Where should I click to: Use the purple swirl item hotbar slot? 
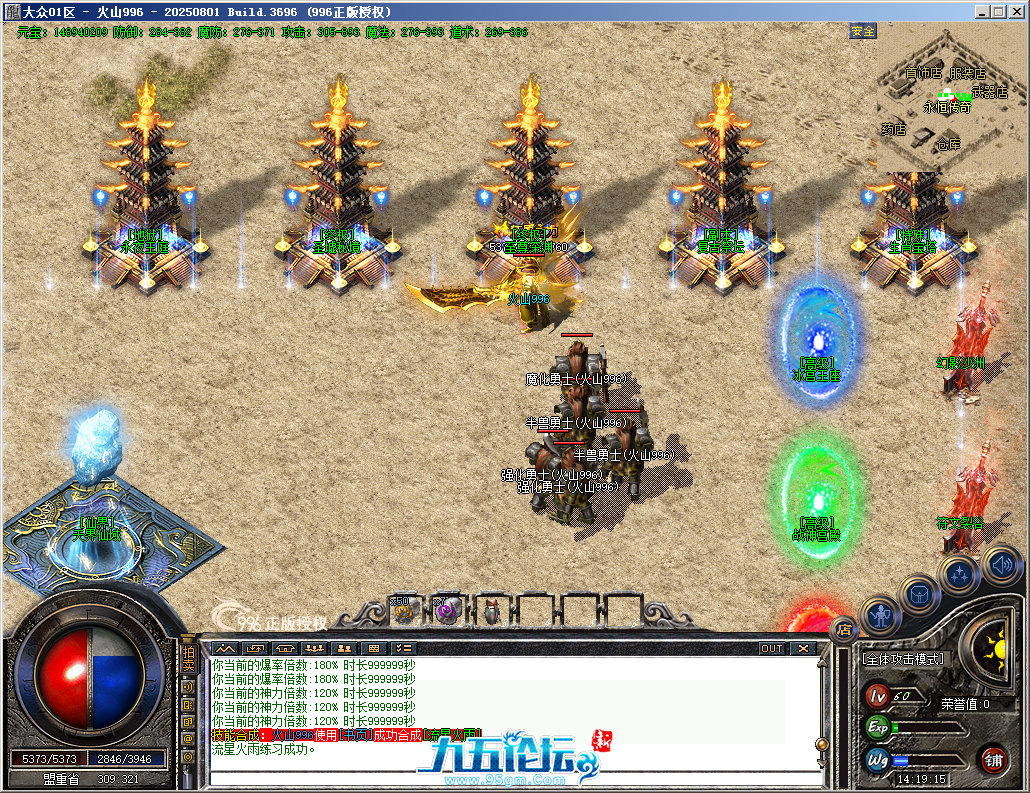447,608
